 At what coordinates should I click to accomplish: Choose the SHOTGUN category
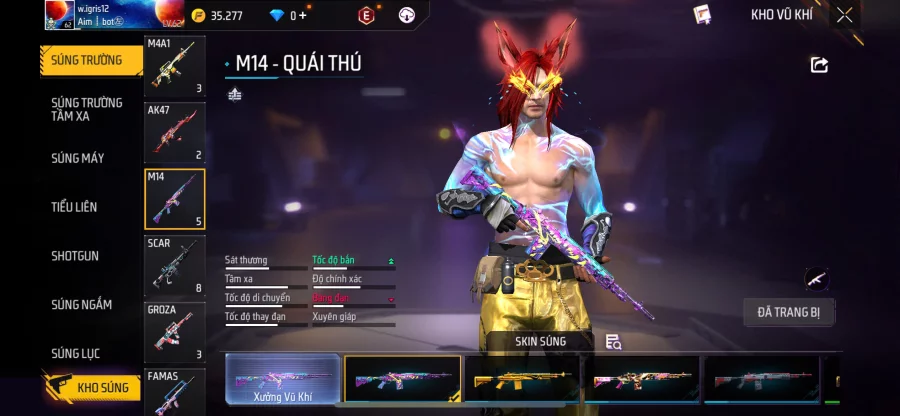point(75,256)
